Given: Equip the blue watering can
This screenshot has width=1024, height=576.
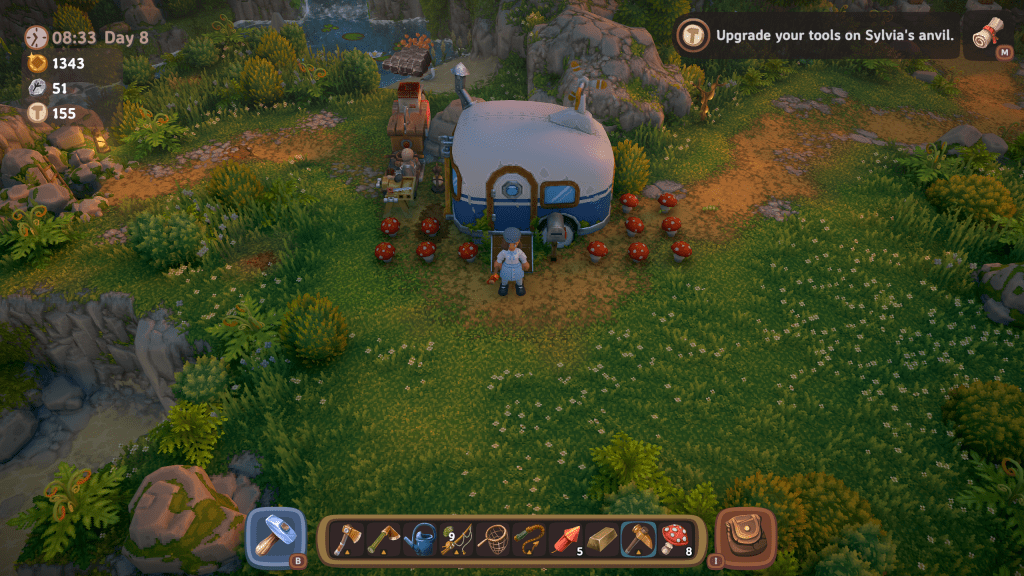Looking at the screenshot, I should [x=420, y=540].
